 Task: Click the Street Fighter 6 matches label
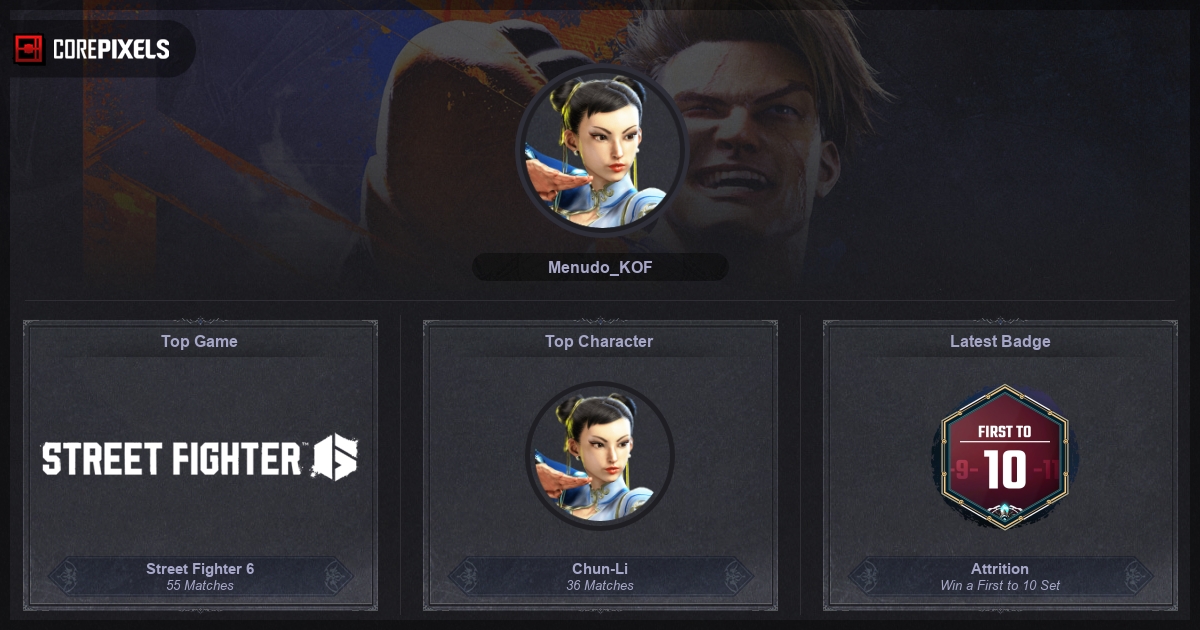point(200,576)
